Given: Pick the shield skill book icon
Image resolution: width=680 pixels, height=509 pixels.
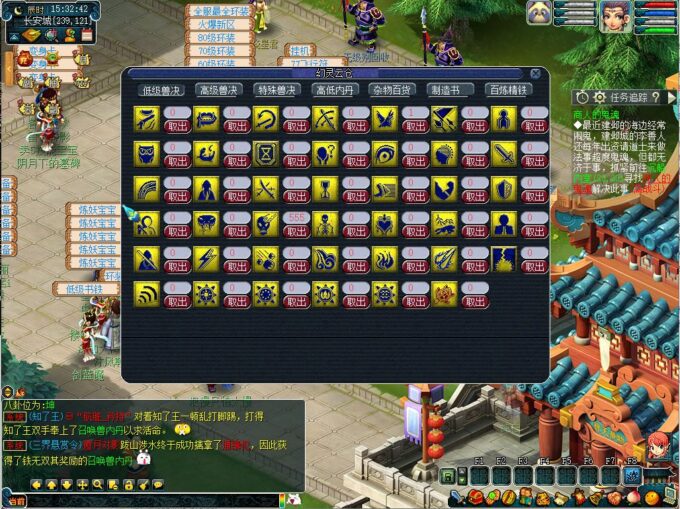Looking at the screenshot, I should tap(504, 188).
